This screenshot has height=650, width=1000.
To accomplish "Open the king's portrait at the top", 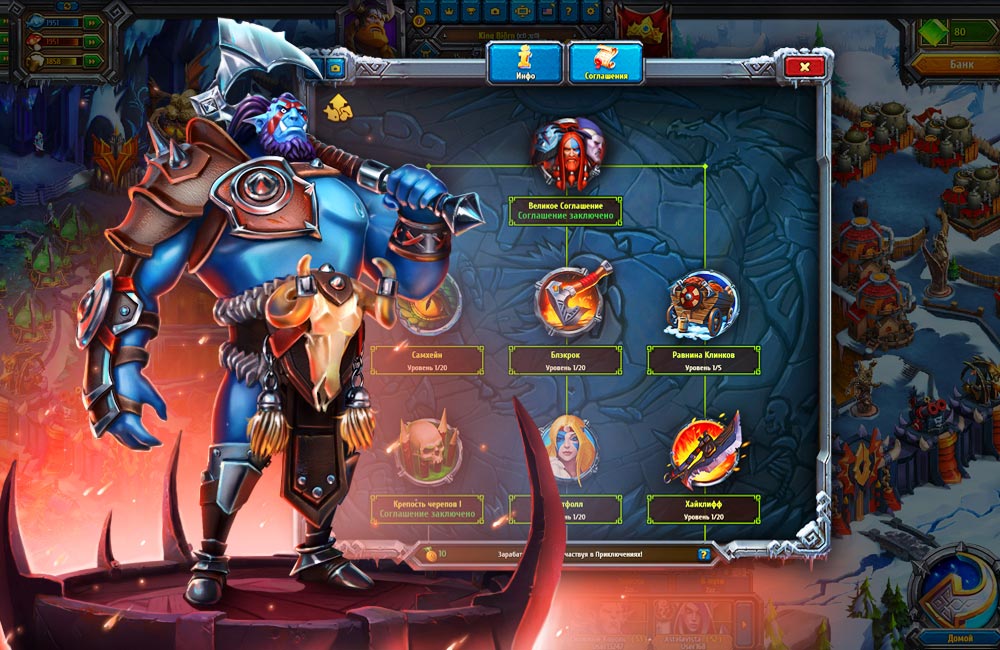I will tap(370, 25).
